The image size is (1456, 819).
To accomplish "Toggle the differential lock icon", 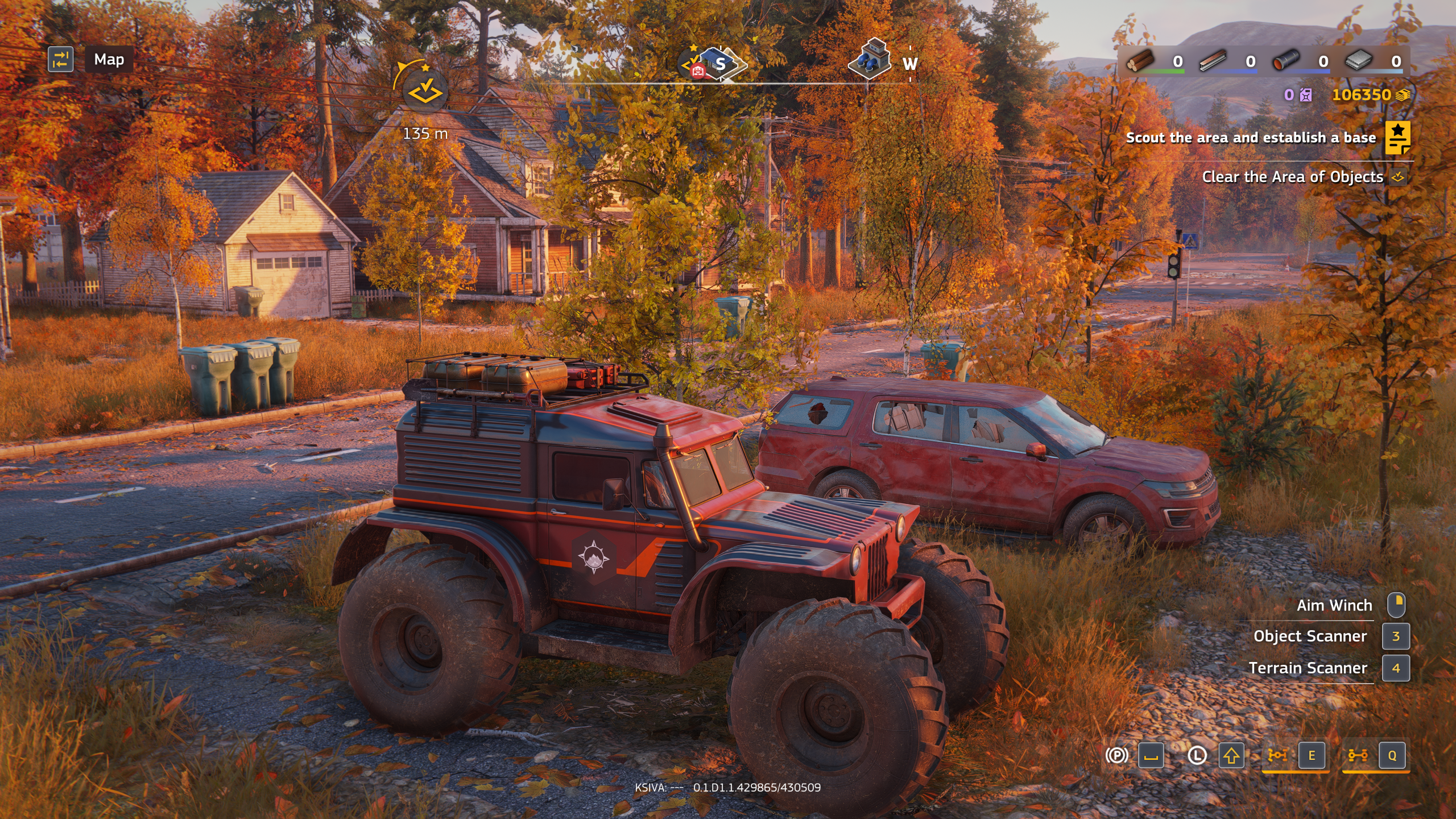I will point(1277,755).
